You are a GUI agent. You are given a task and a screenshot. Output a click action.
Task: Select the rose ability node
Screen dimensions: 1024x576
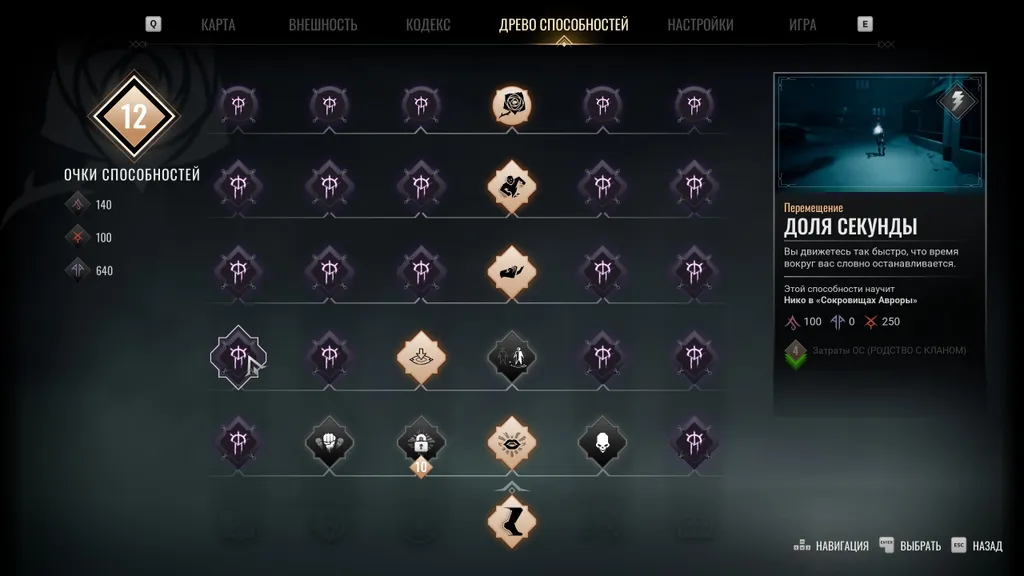(511, 103)
